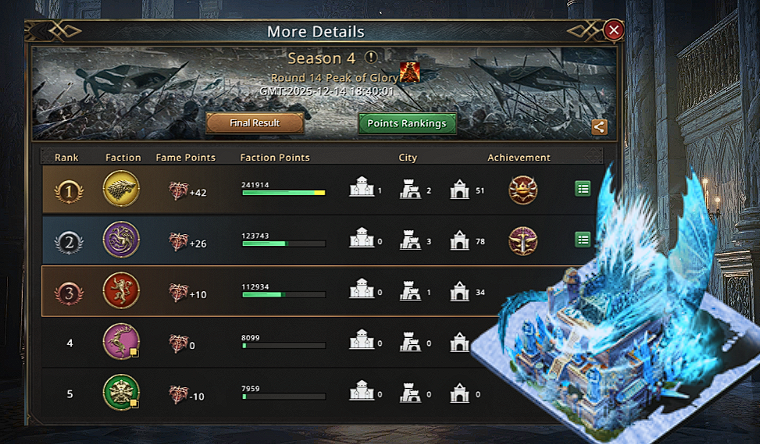Open the Final Result view
This screenshot has height=444, width=760.
pos(255,123)
